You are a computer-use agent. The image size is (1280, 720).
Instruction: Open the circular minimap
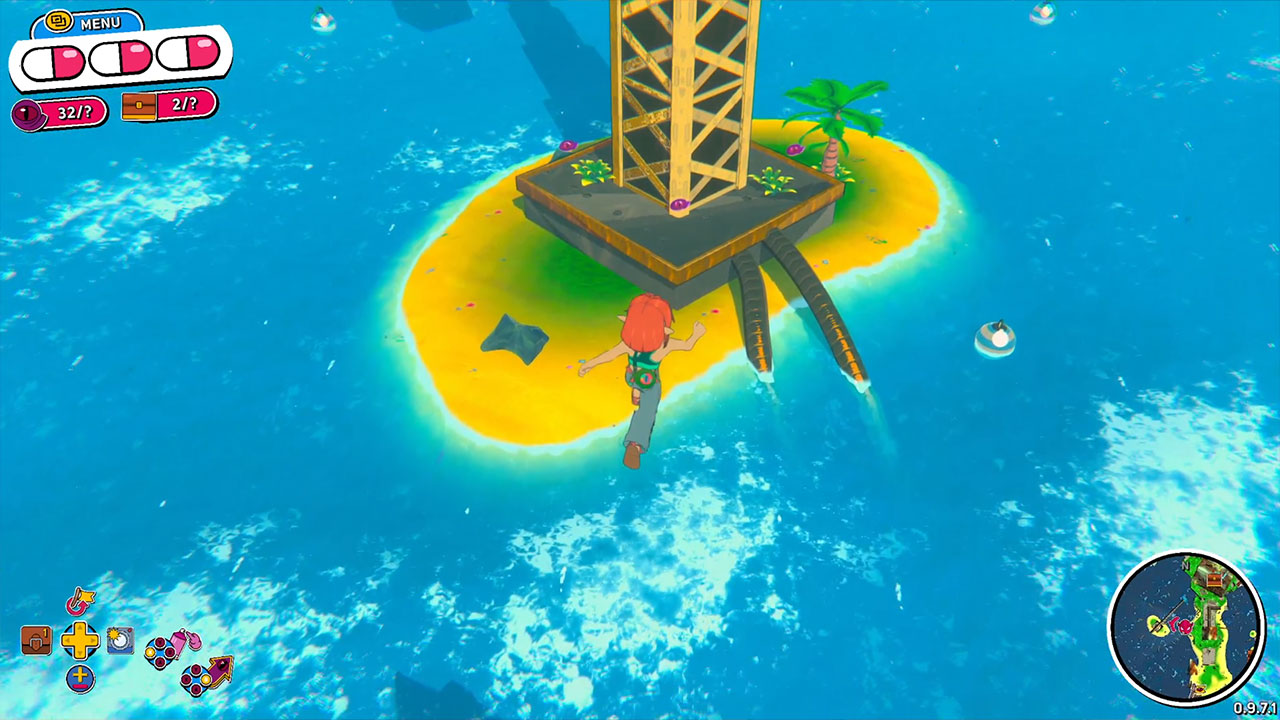(1186, 629)
